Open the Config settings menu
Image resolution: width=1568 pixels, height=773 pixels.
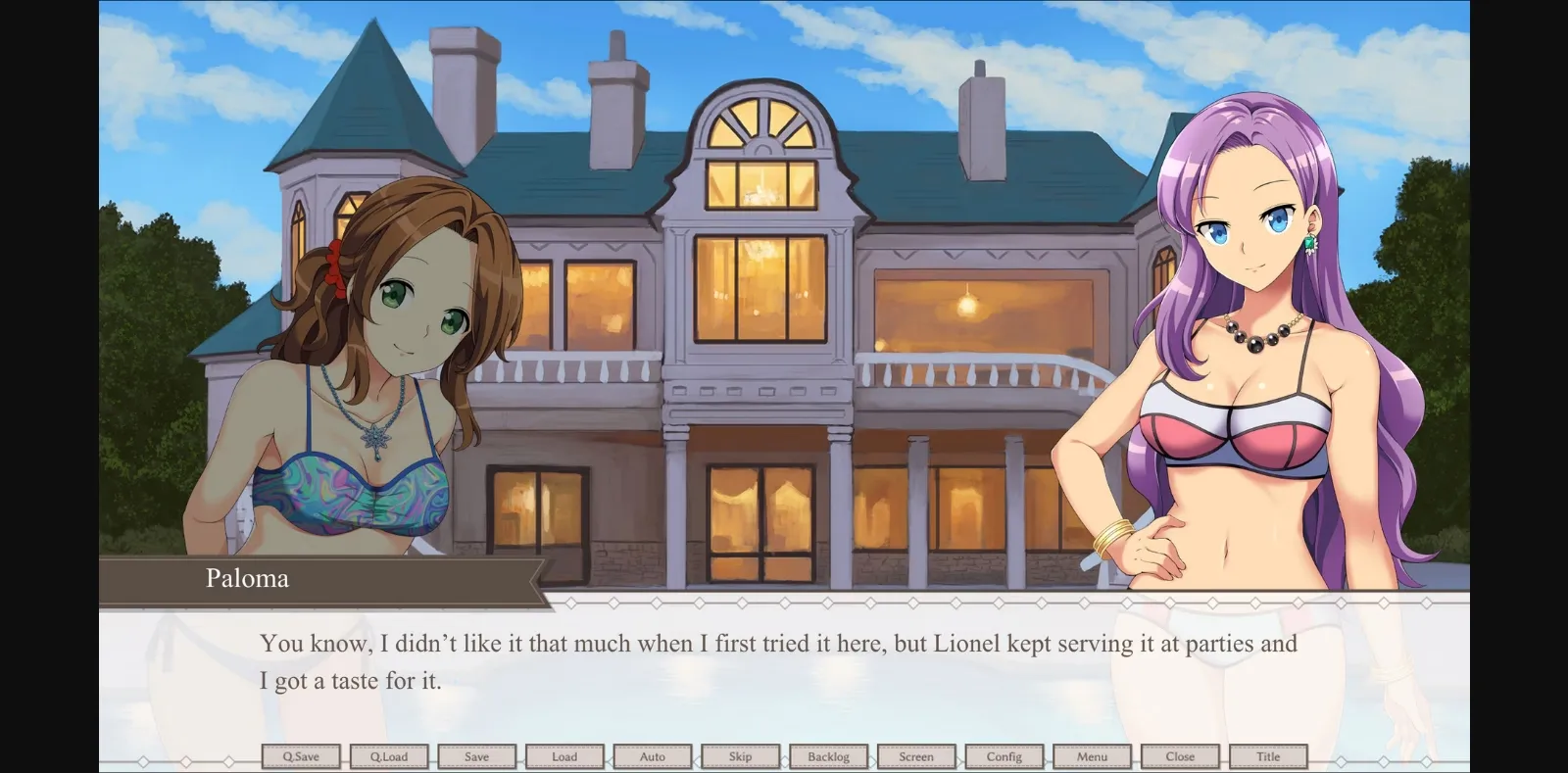click(x=1004, y=755)
